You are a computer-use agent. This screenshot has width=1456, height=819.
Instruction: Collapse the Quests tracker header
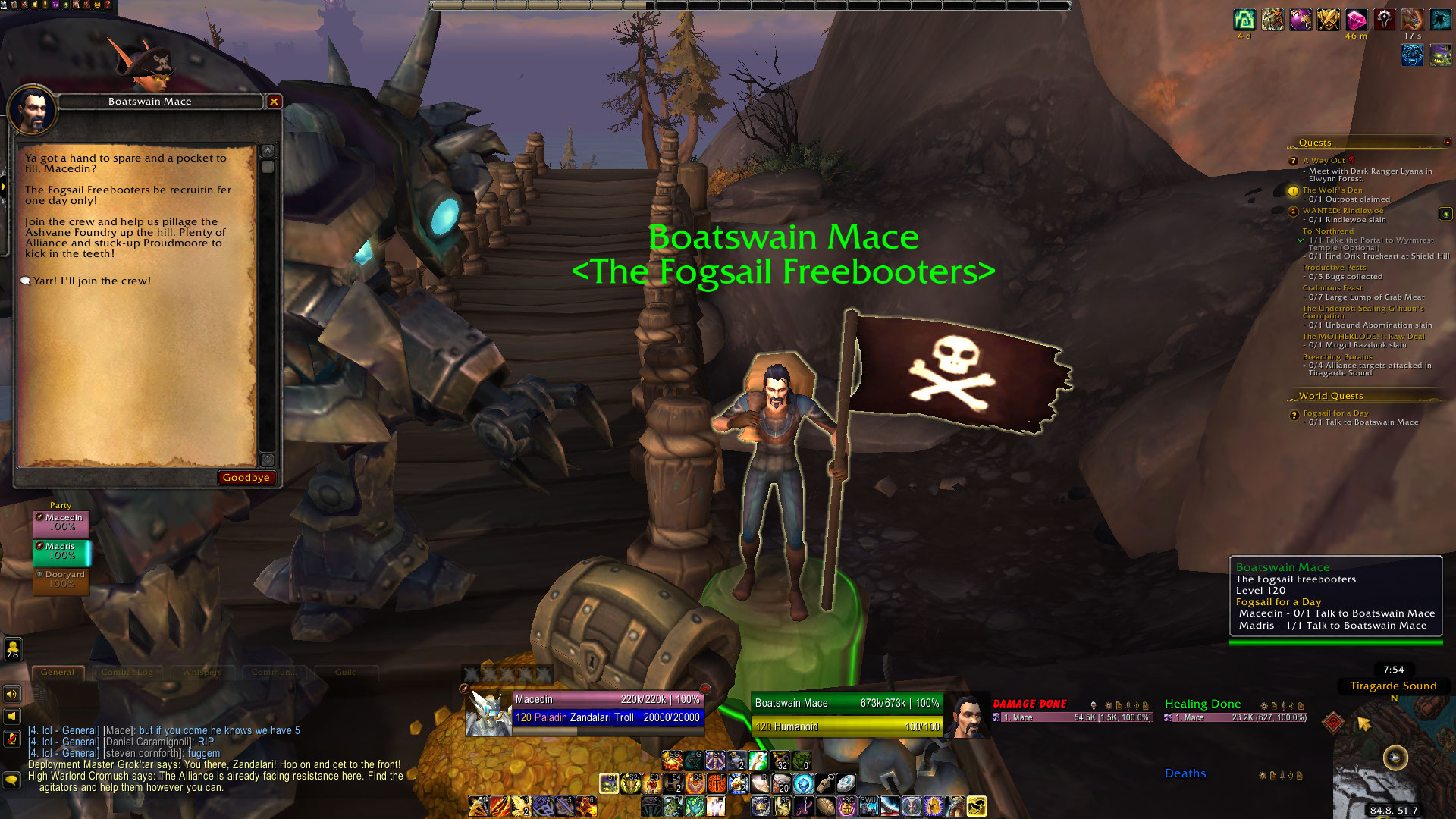[1447, 142]
